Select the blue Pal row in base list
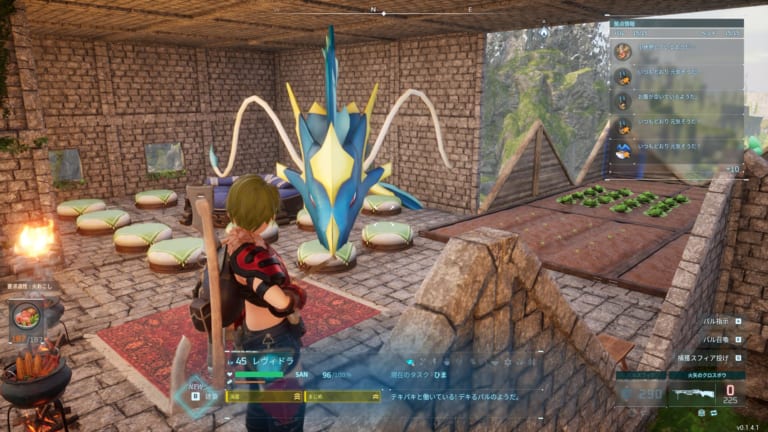The image size is (768, 432). pos(676,150)
